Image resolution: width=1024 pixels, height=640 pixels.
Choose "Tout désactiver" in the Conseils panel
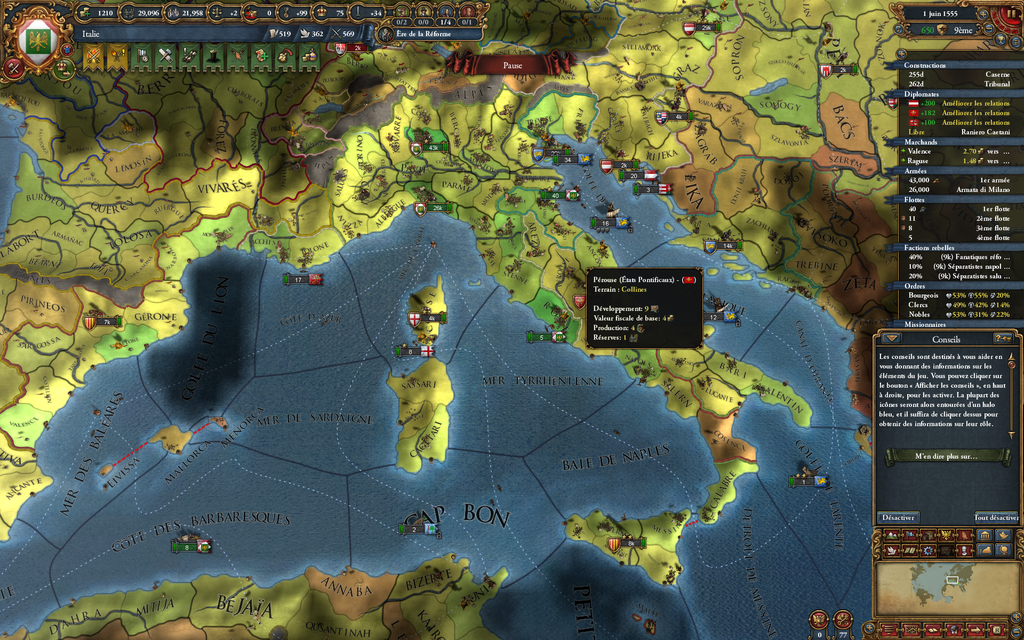pos(996,517)
